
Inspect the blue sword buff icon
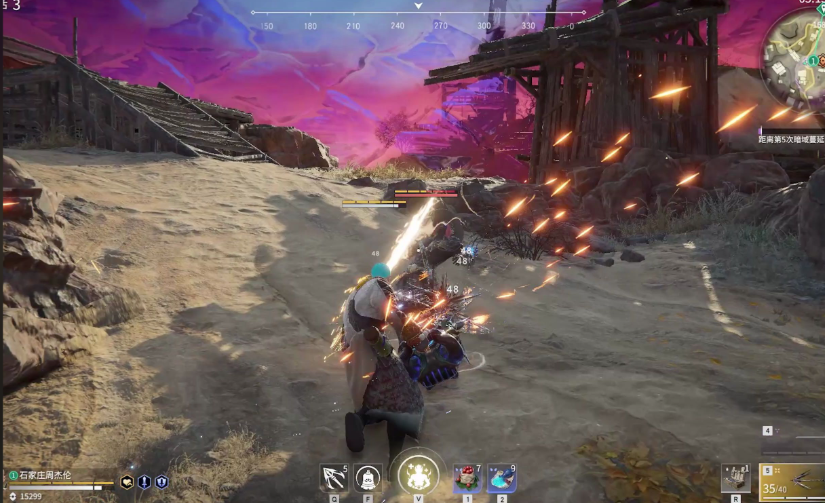[144, 482]
